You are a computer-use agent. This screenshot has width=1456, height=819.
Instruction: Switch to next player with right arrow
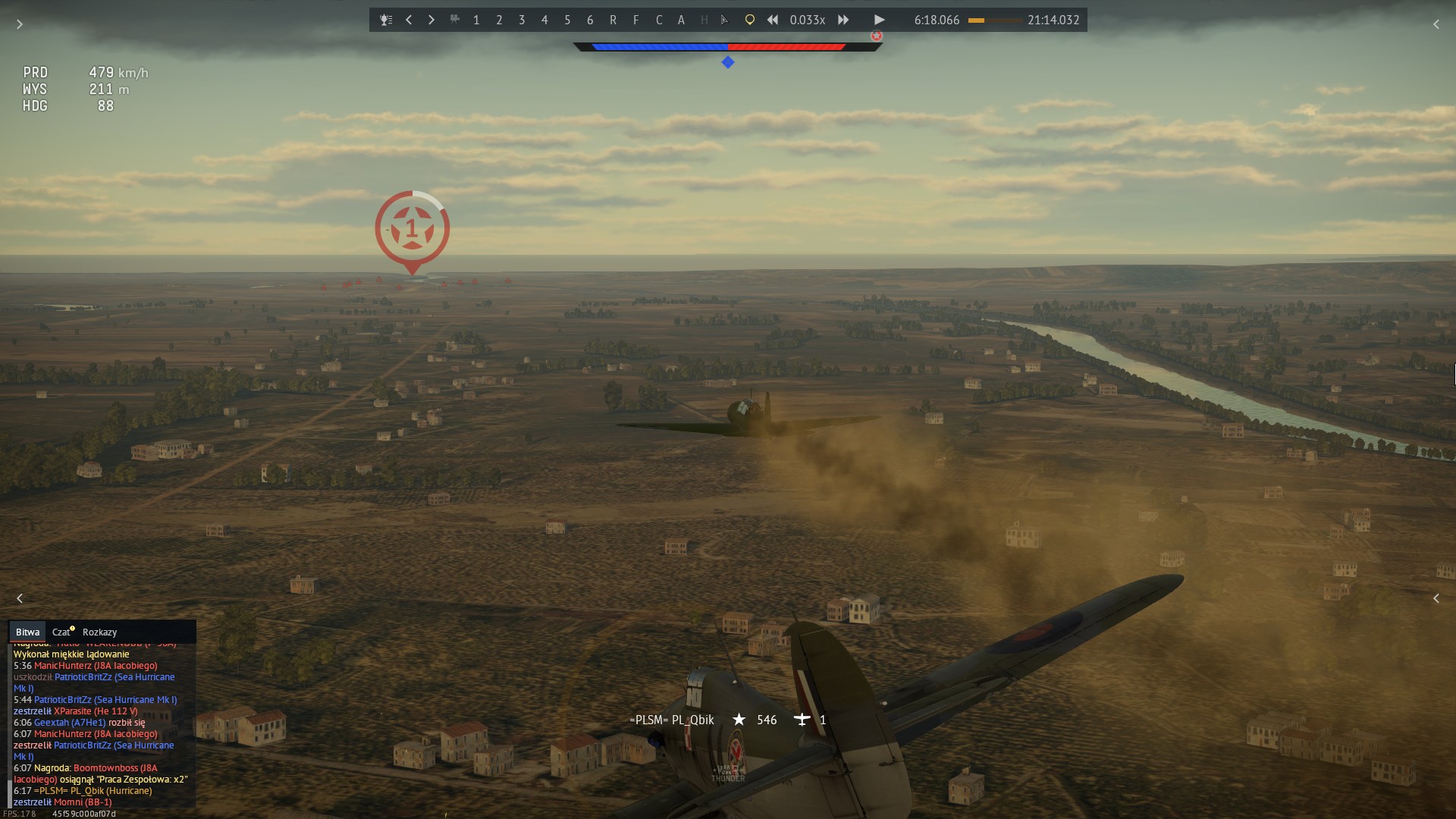click(x=431, y=20)
